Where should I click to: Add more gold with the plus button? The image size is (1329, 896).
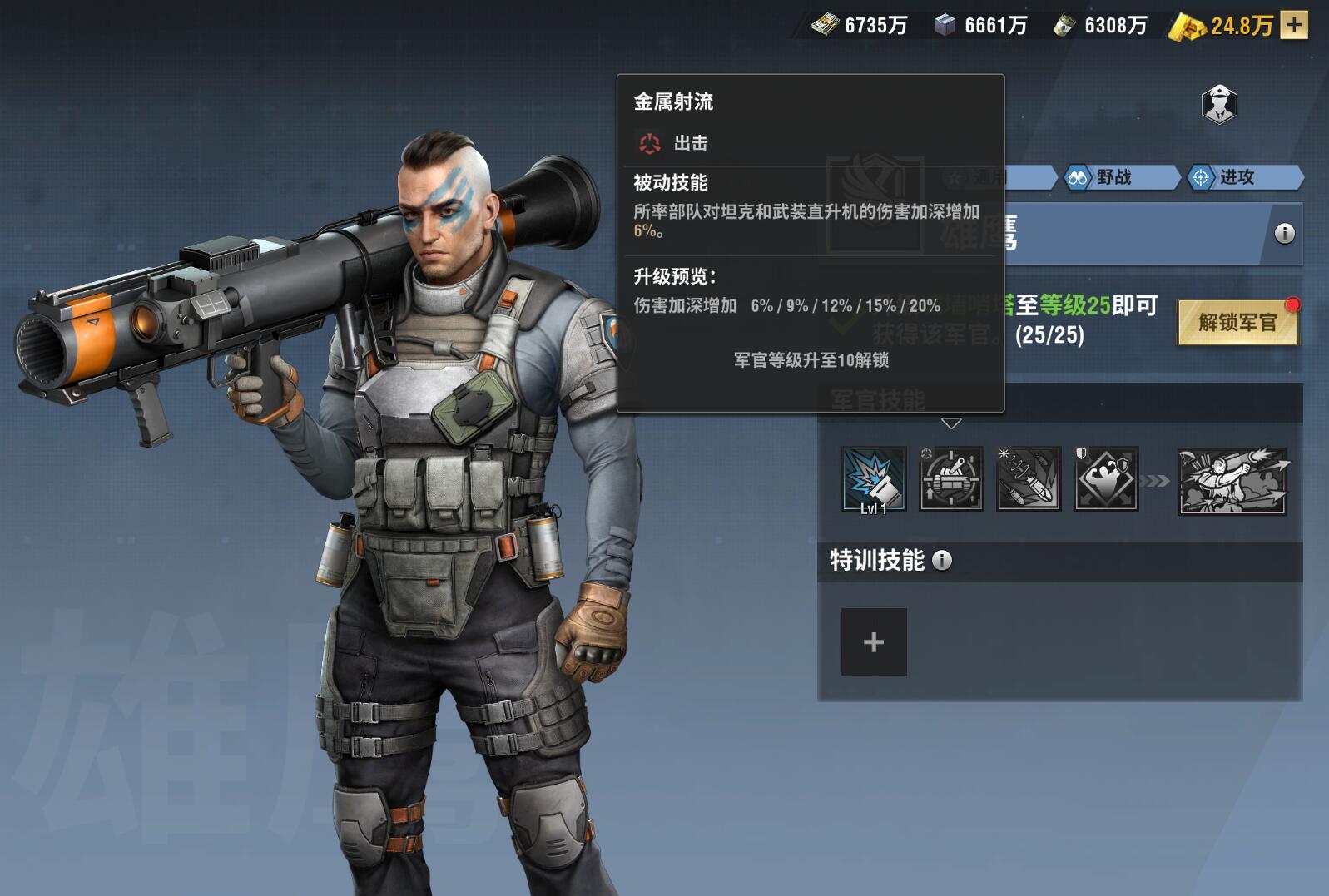(1293, 25)
